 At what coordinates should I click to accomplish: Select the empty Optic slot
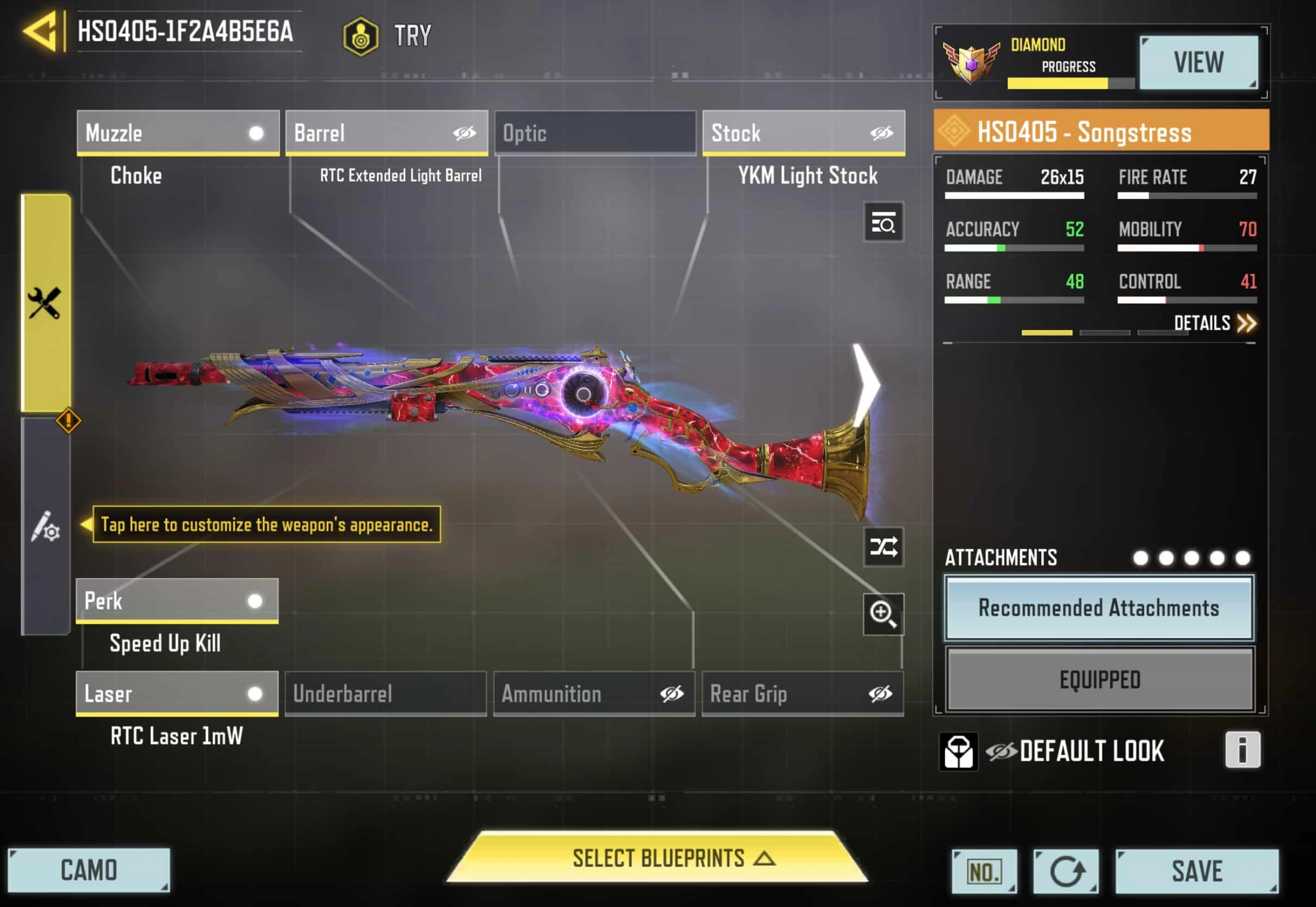tap(595, 133)
